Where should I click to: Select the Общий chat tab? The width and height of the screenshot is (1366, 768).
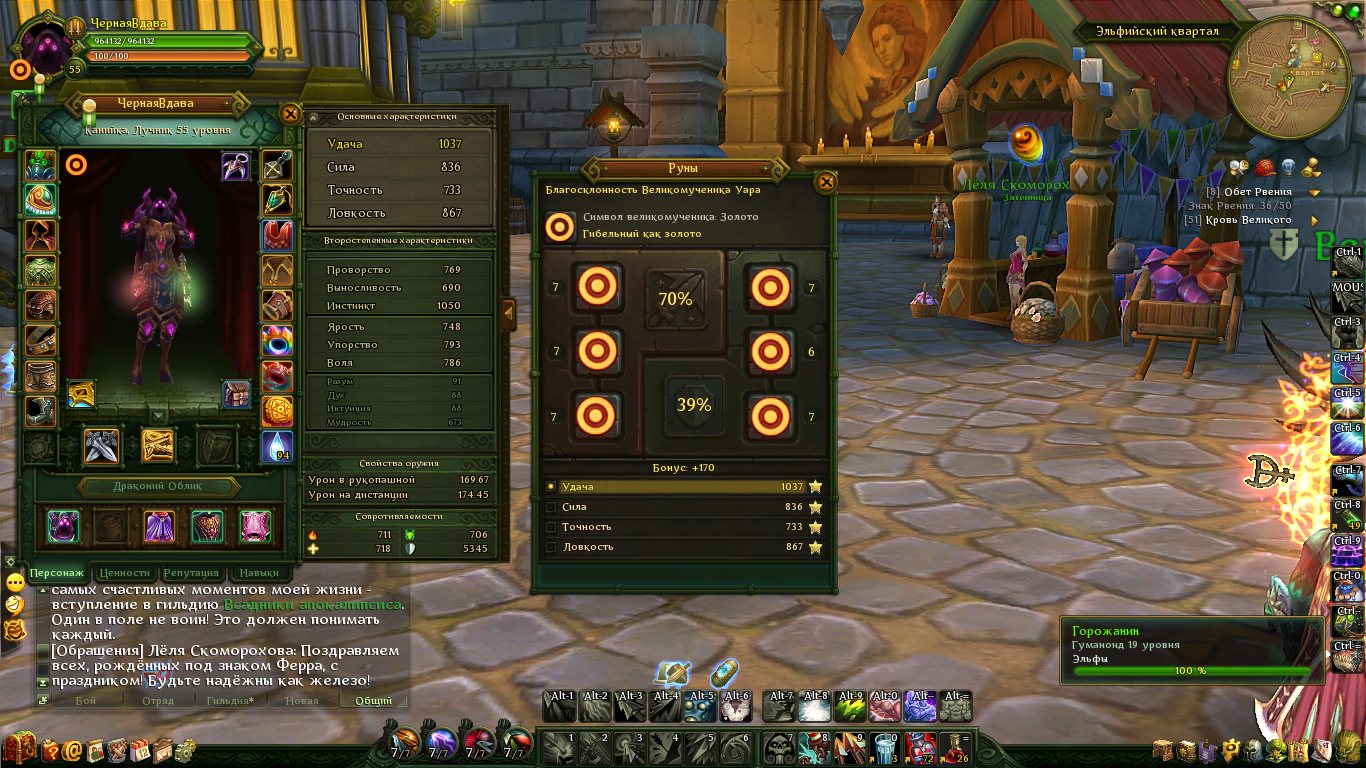point(373,700)
